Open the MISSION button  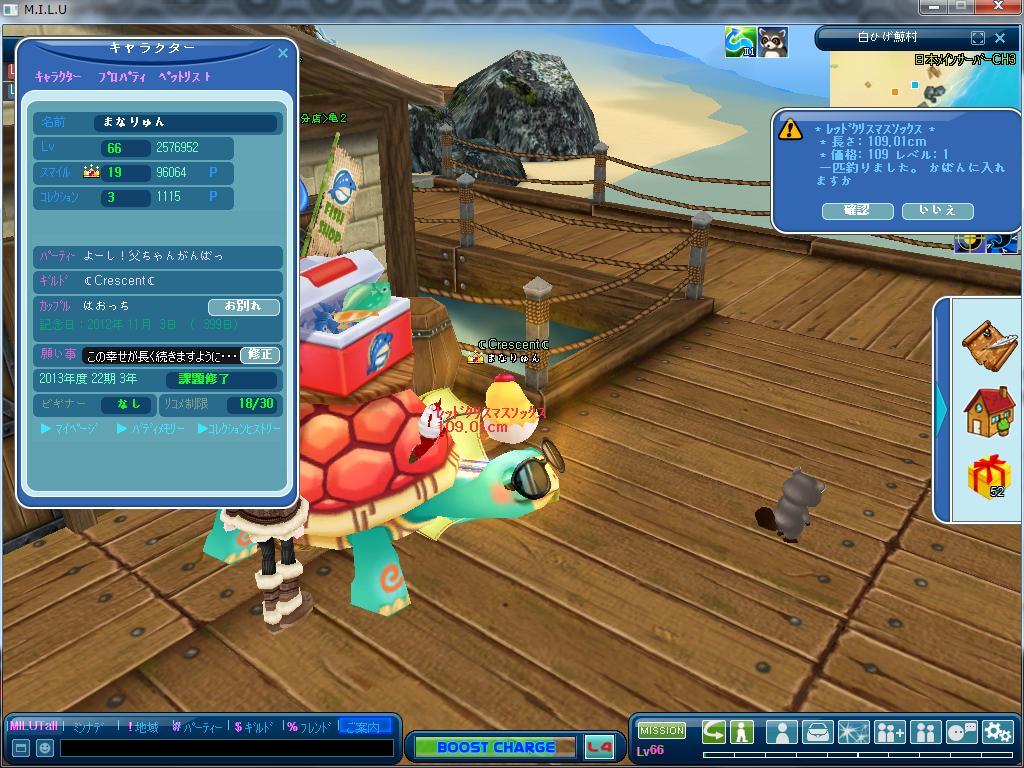tap(661, 731)
